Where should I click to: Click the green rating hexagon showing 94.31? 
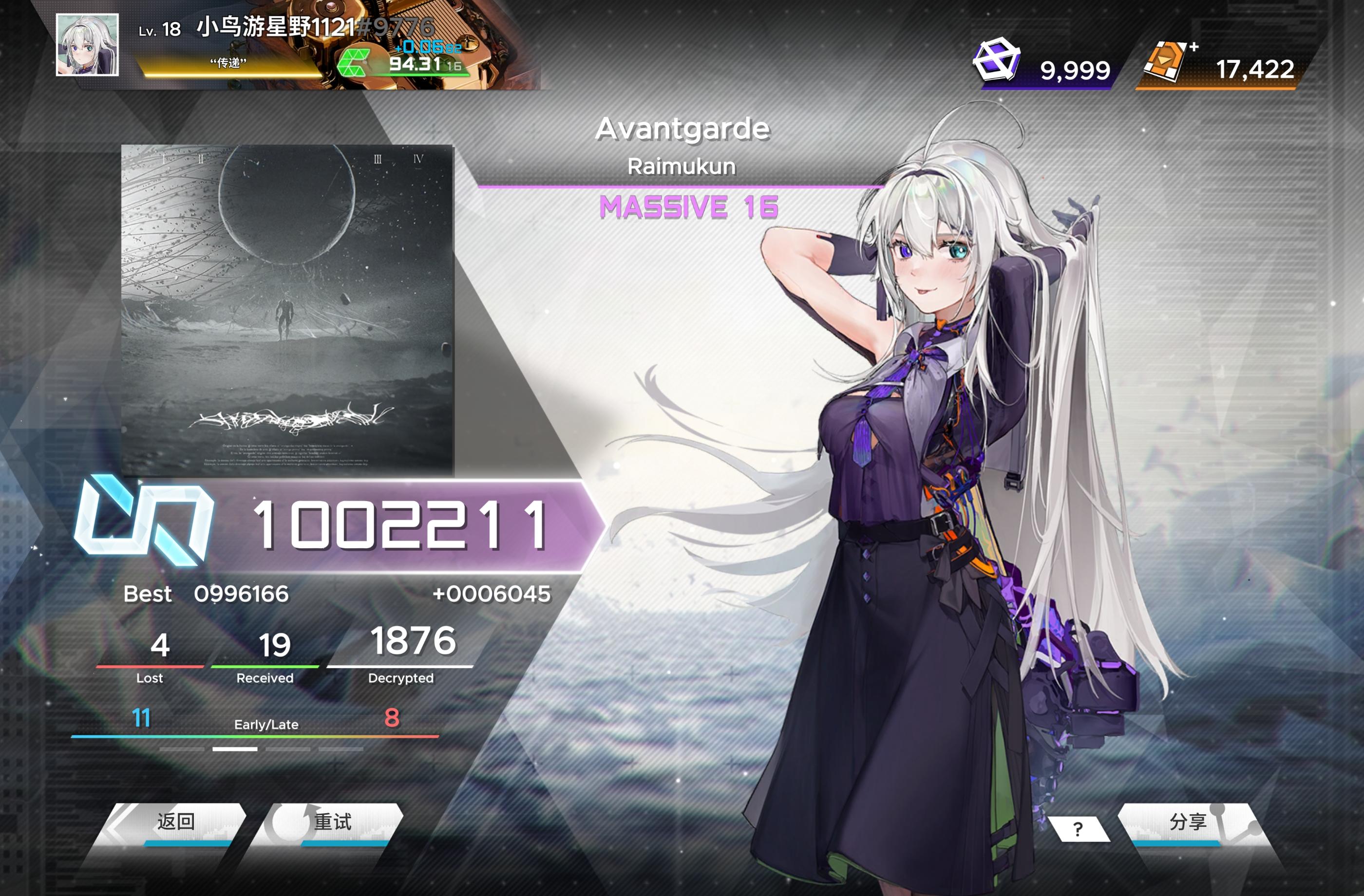point(355,63)
